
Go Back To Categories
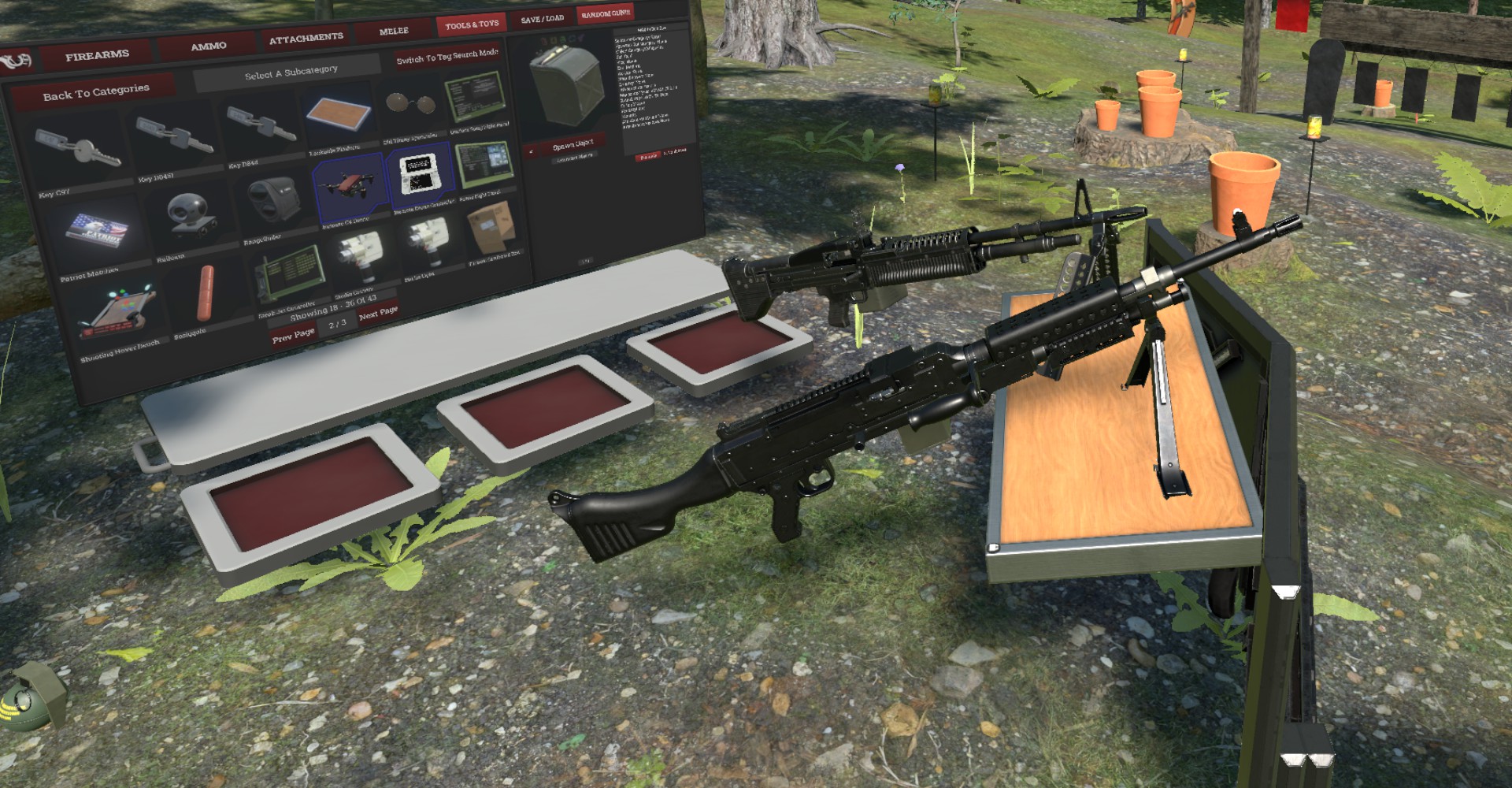96,93
